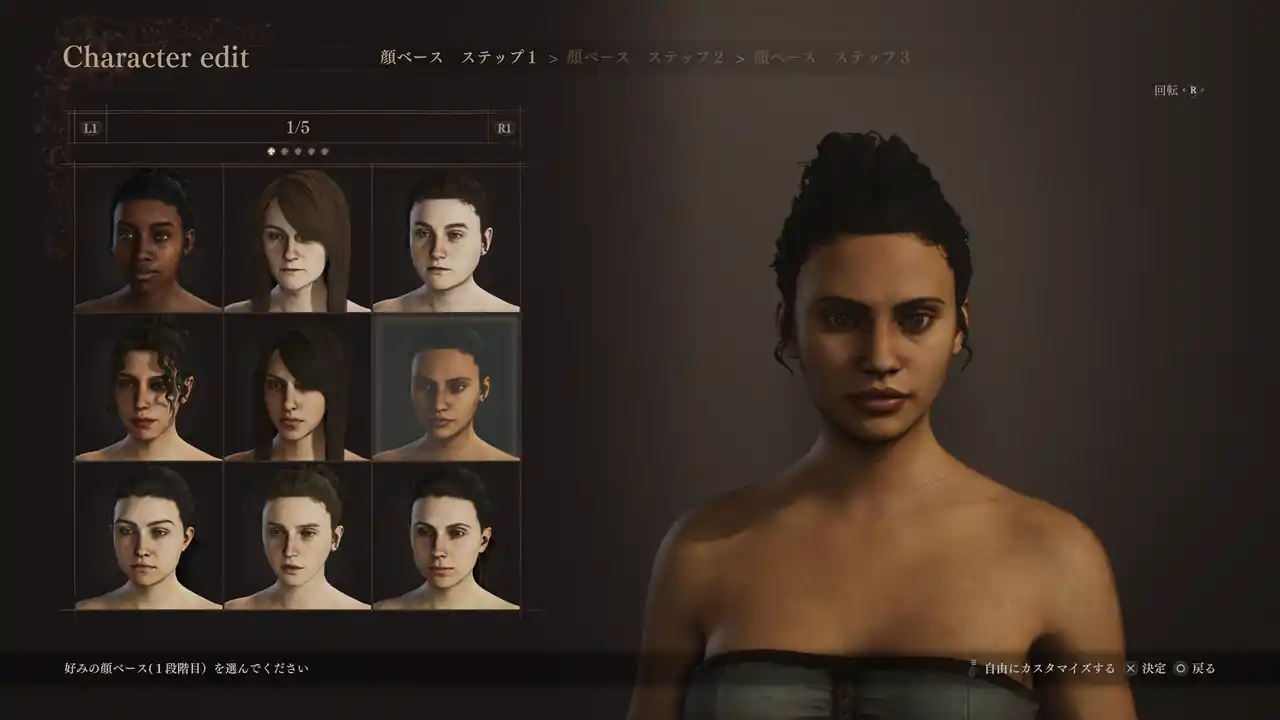Select the dark-skinned short-haired face preset
Screen dimensions: 1280x720
(148, 240)
